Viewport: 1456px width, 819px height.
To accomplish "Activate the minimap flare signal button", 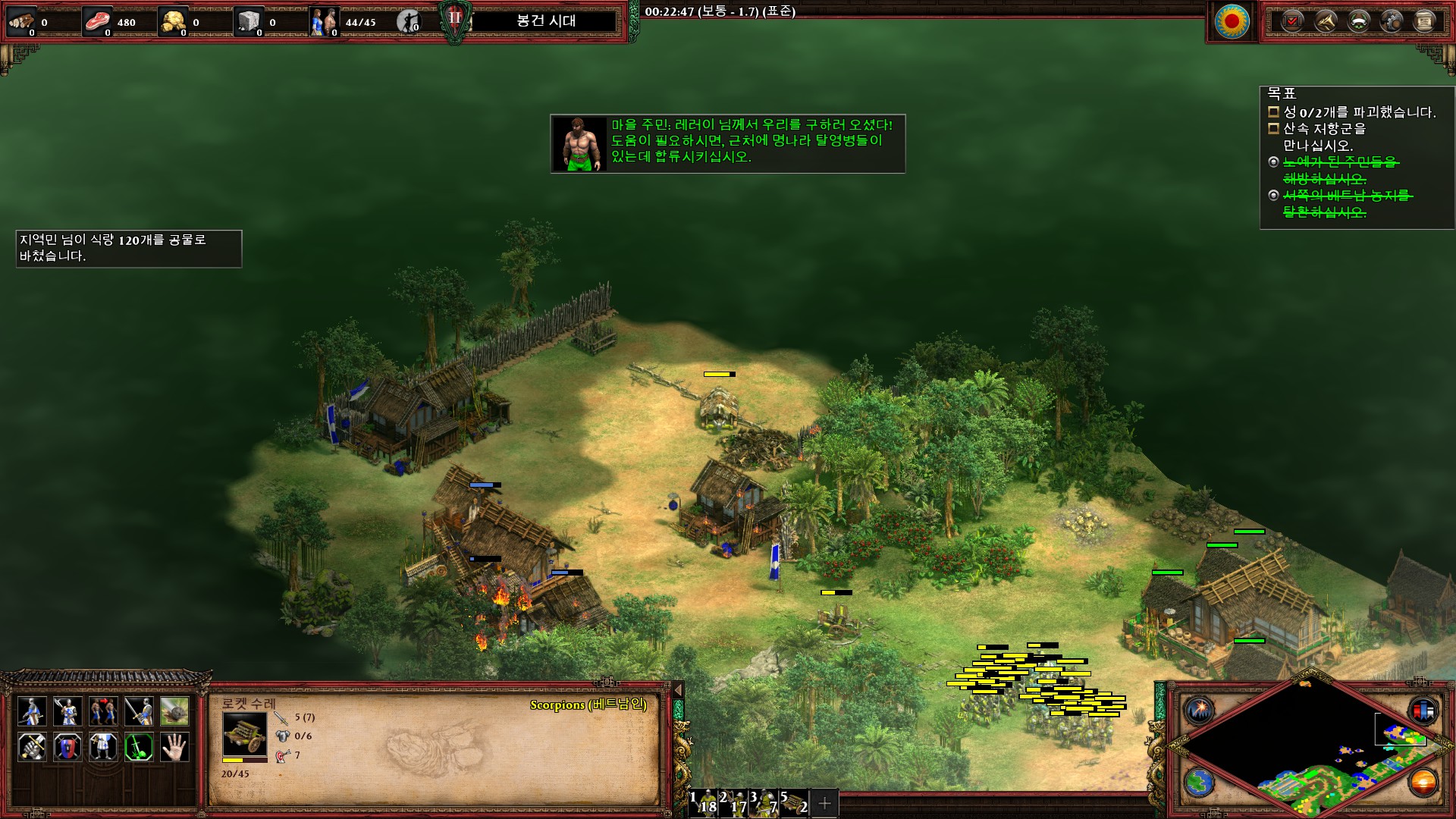I will pos(1200,711).
